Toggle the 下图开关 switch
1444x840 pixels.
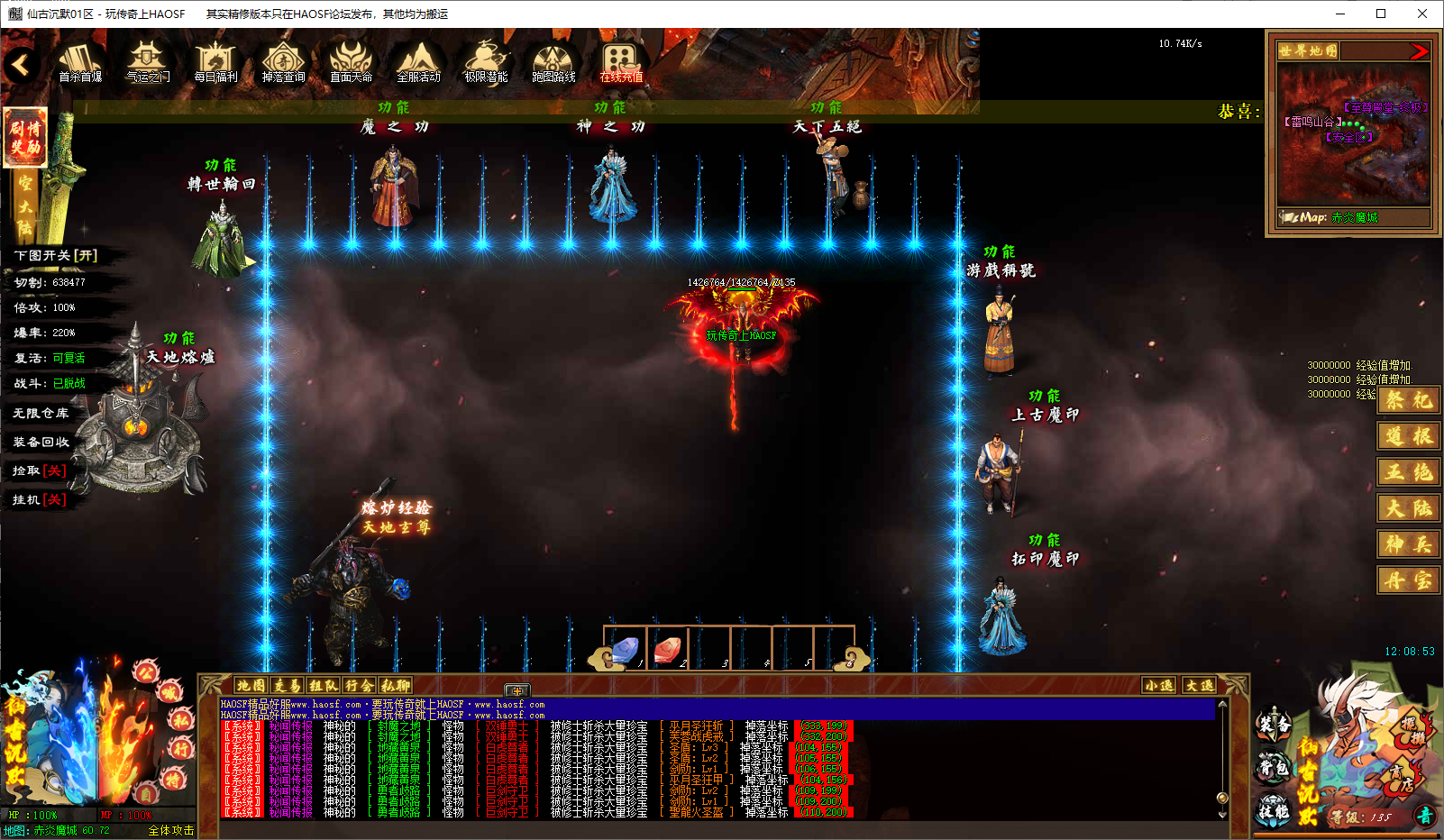coord(56,256)
